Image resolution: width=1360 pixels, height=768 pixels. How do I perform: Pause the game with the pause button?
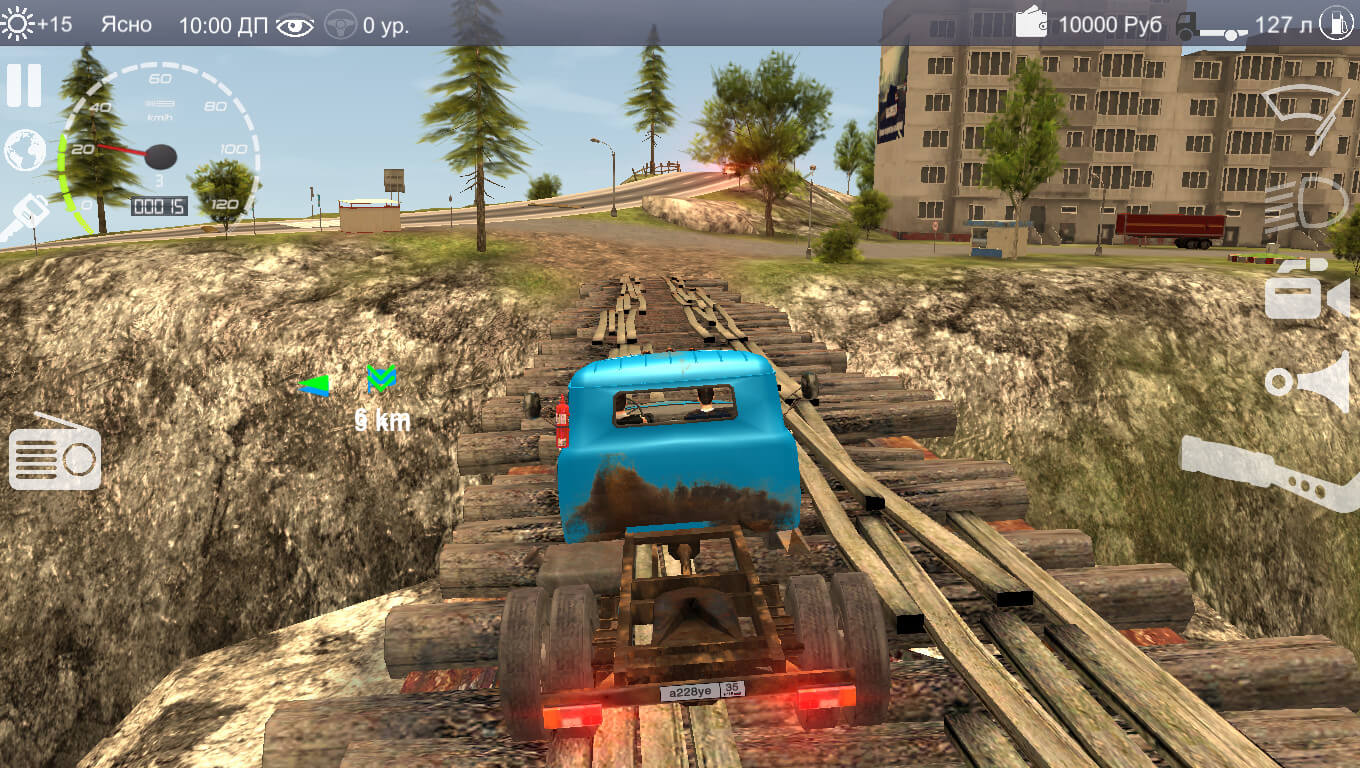click(24, 85)
